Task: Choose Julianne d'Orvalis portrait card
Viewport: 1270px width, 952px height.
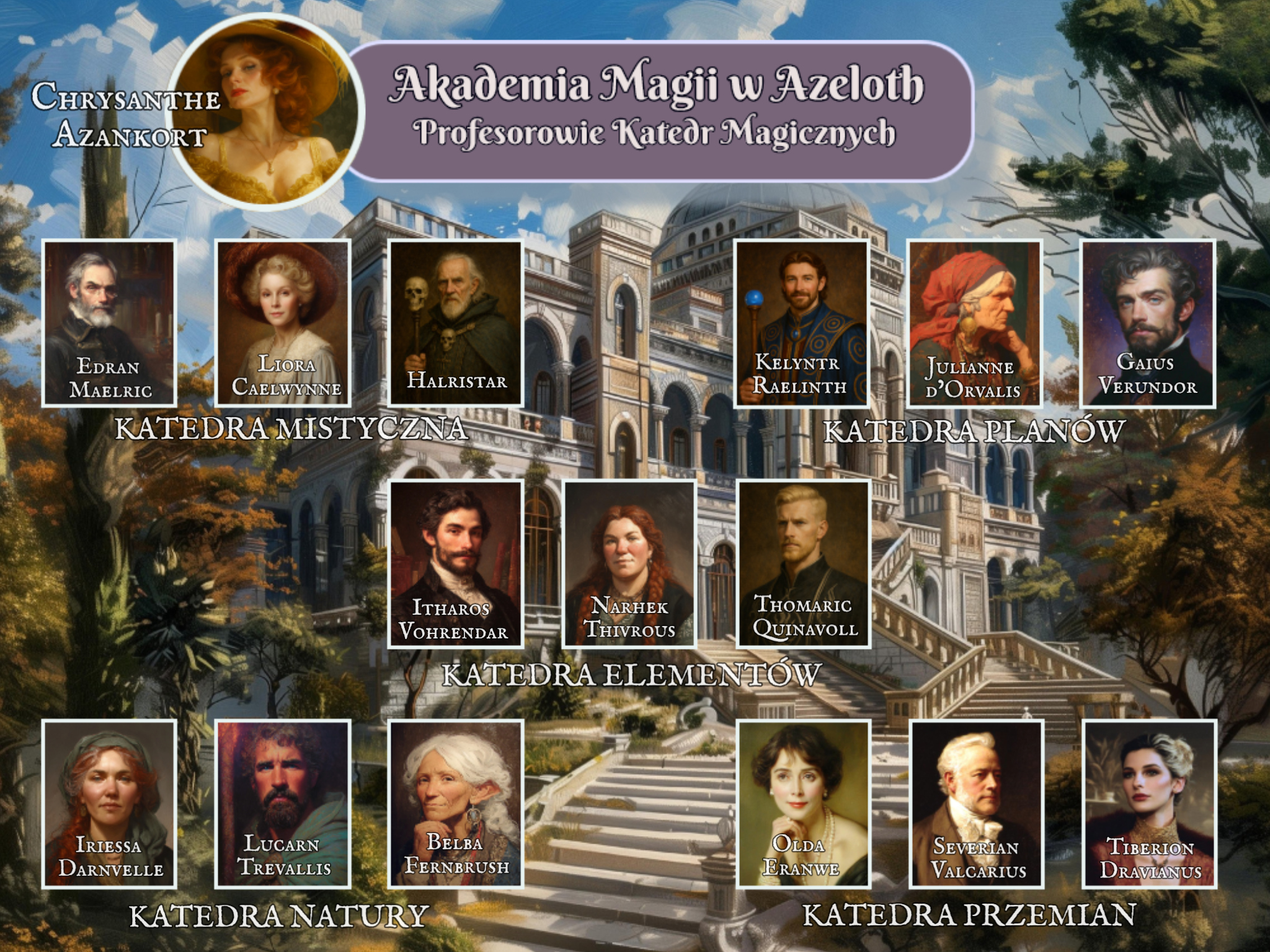Action: (x=975, y=323)
